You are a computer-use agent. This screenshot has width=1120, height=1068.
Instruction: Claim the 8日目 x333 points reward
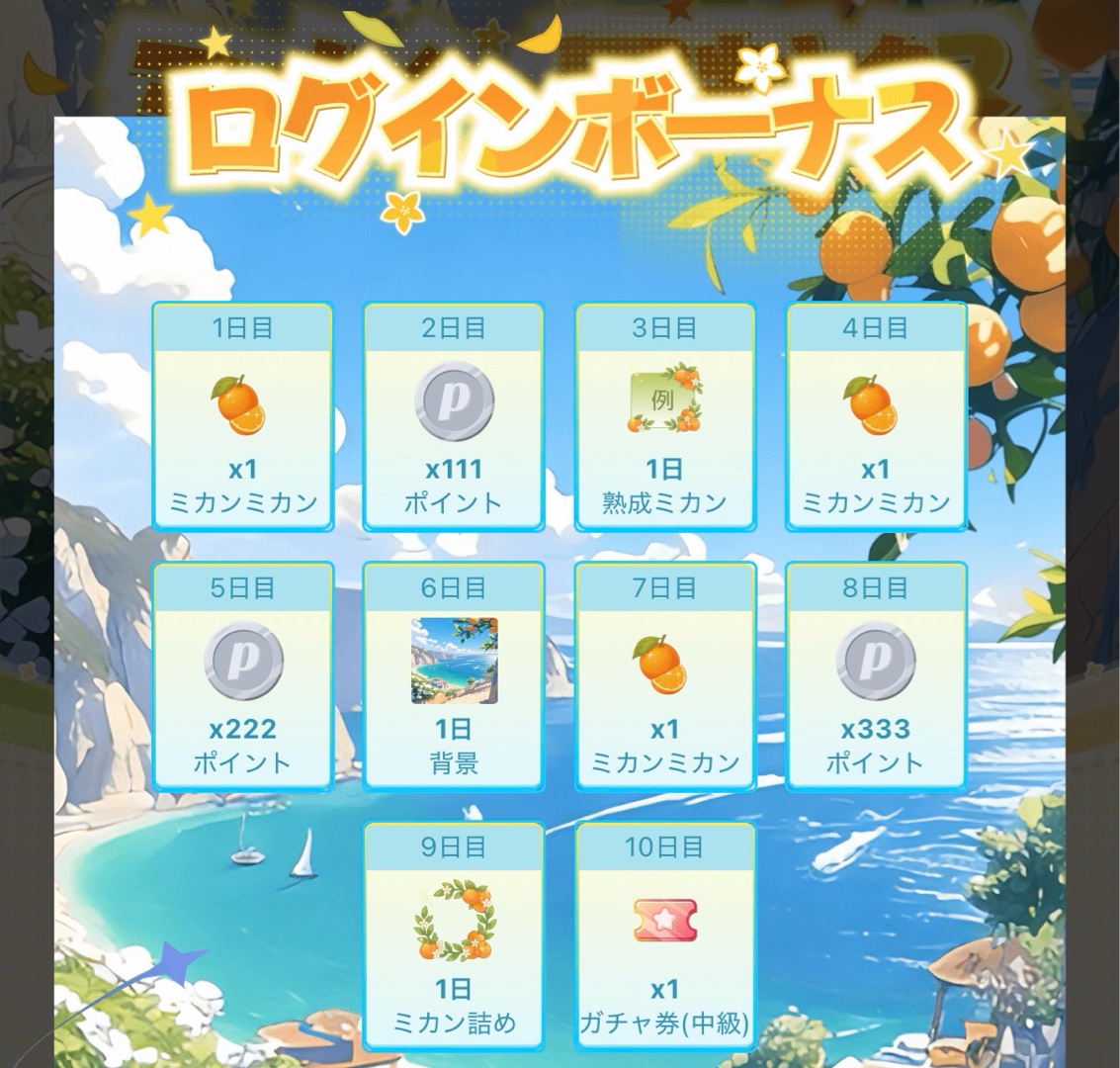click(876, 676)
